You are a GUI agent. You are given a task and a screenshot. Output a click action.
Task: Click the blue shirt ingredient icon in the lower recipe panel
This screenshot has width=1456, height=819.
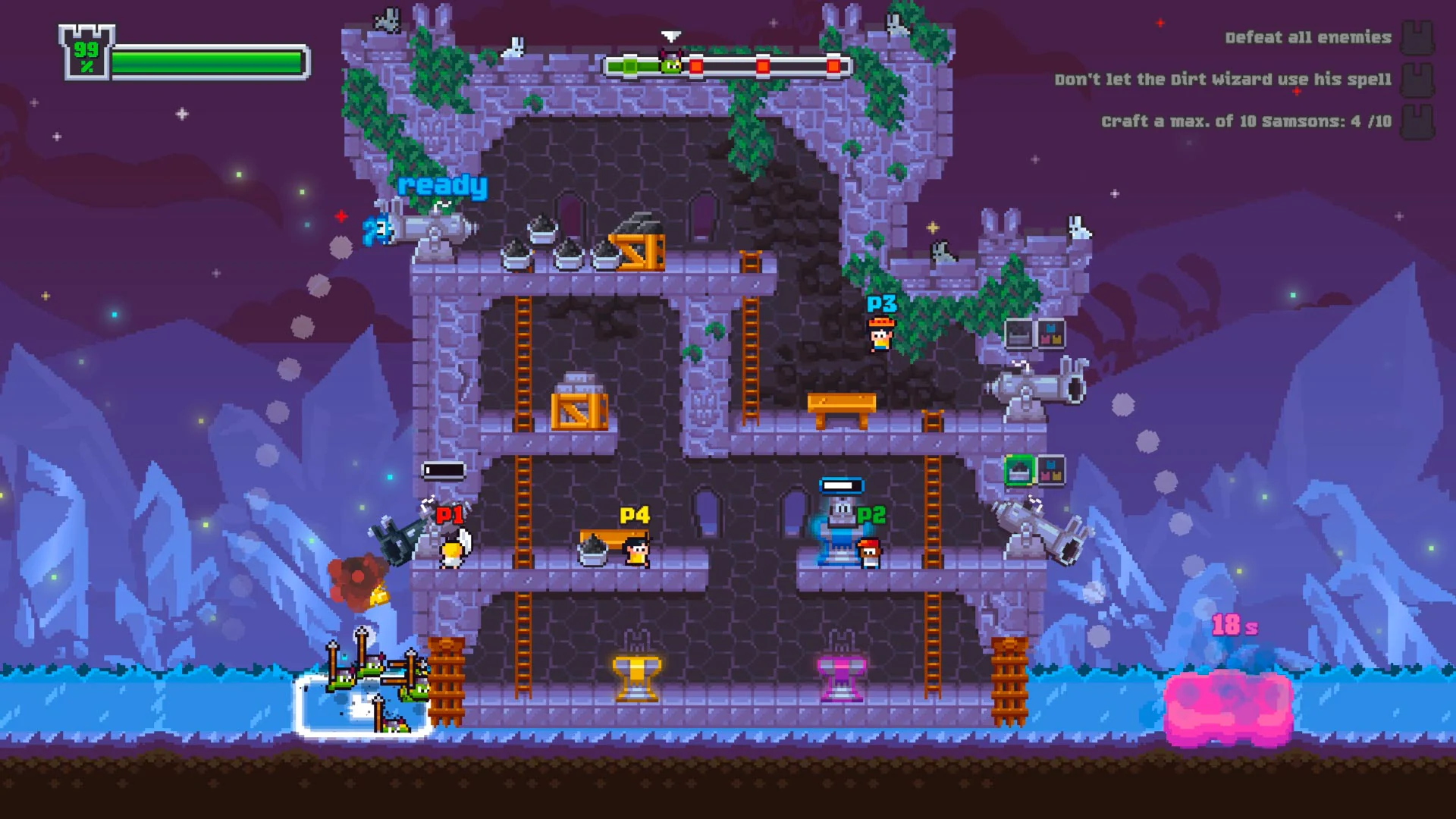1050,464
